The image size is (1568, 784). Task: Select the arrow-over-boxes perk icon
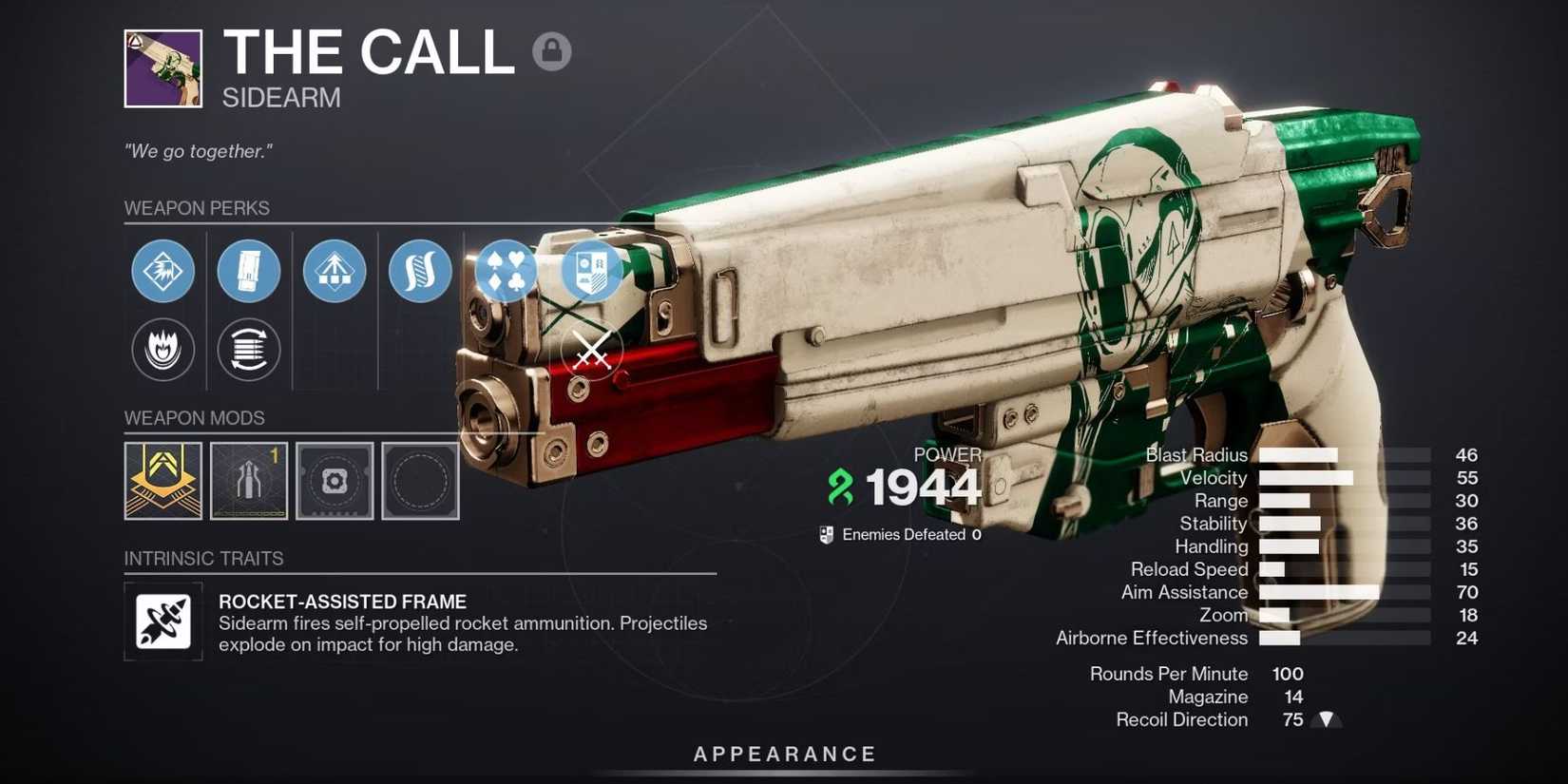pyautogui.click(x=334, y=271)
